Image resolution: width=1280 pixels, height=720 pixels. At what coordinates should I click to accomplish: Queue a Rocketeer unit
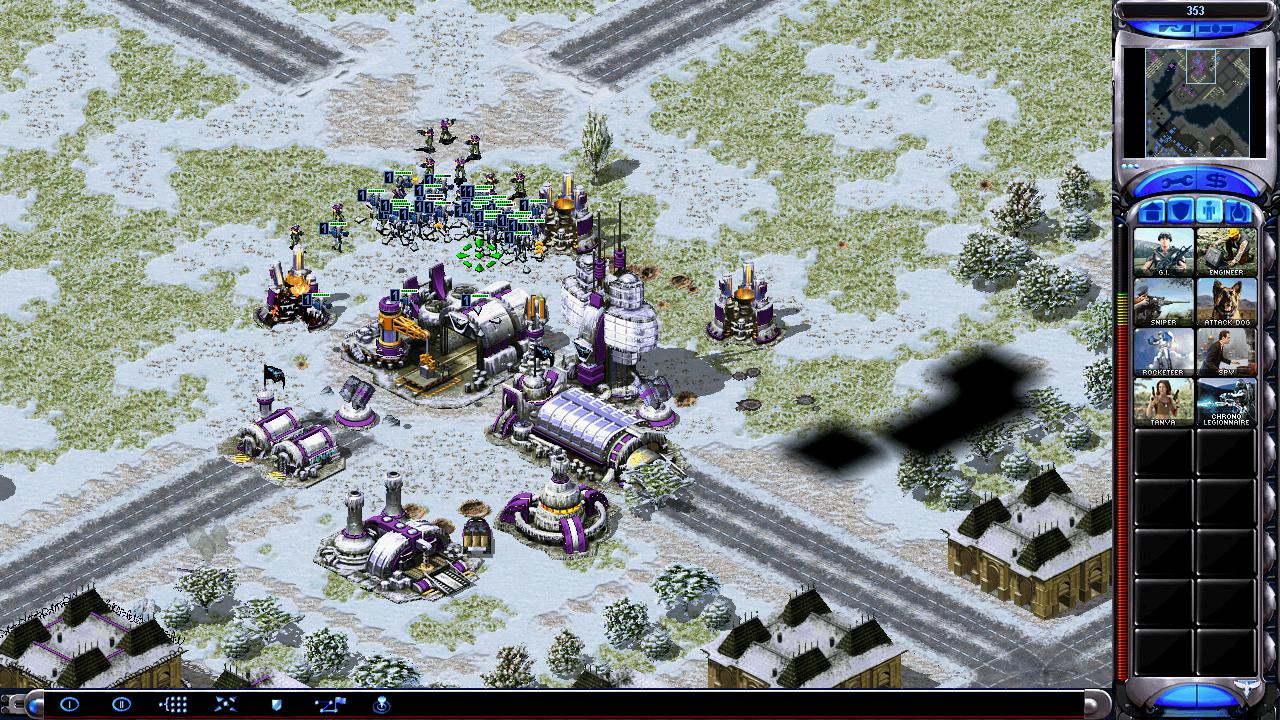point(1163,351)
